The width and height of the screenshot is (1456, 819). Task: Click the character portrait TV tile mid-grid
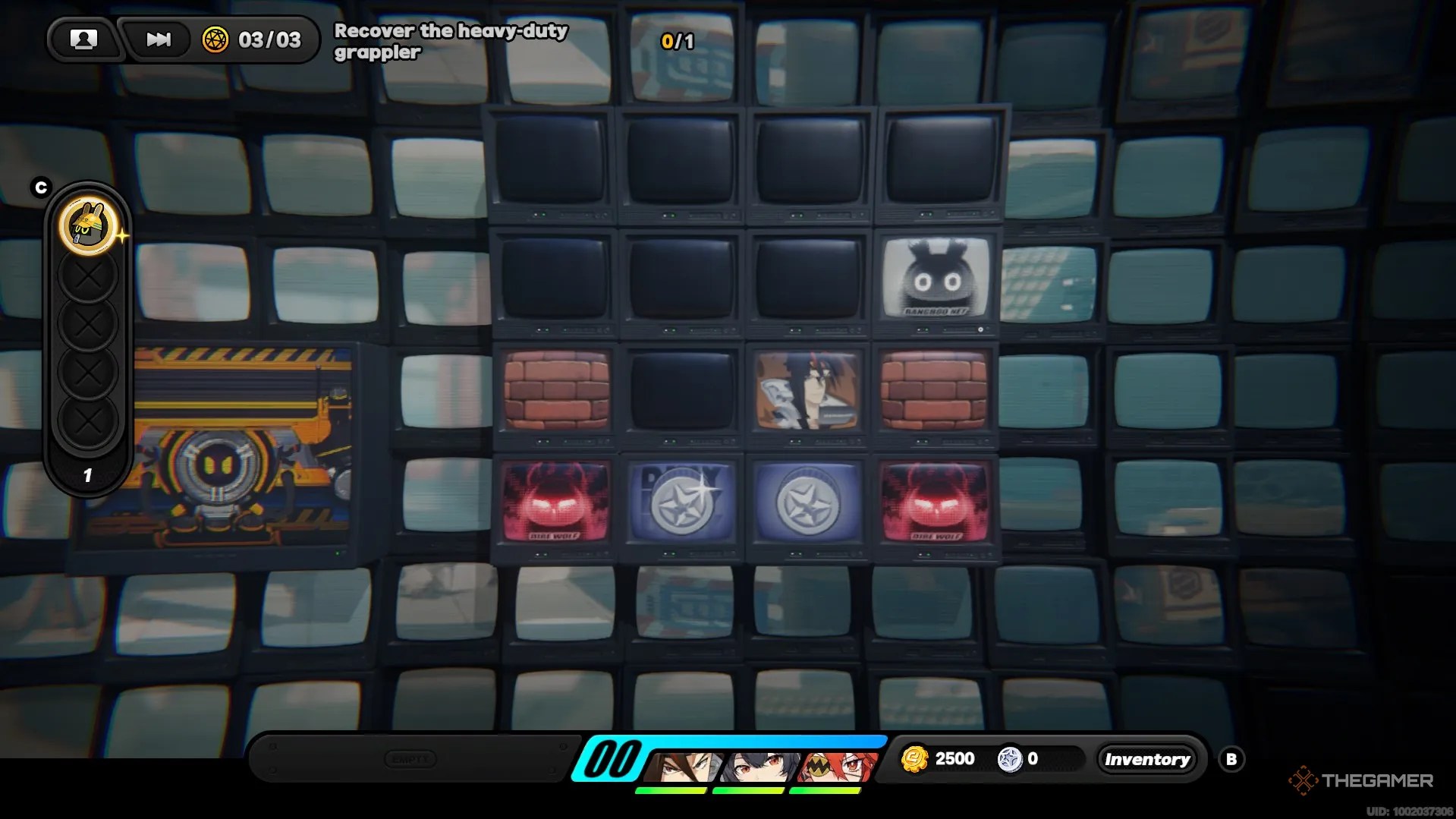tap(807, 391)
